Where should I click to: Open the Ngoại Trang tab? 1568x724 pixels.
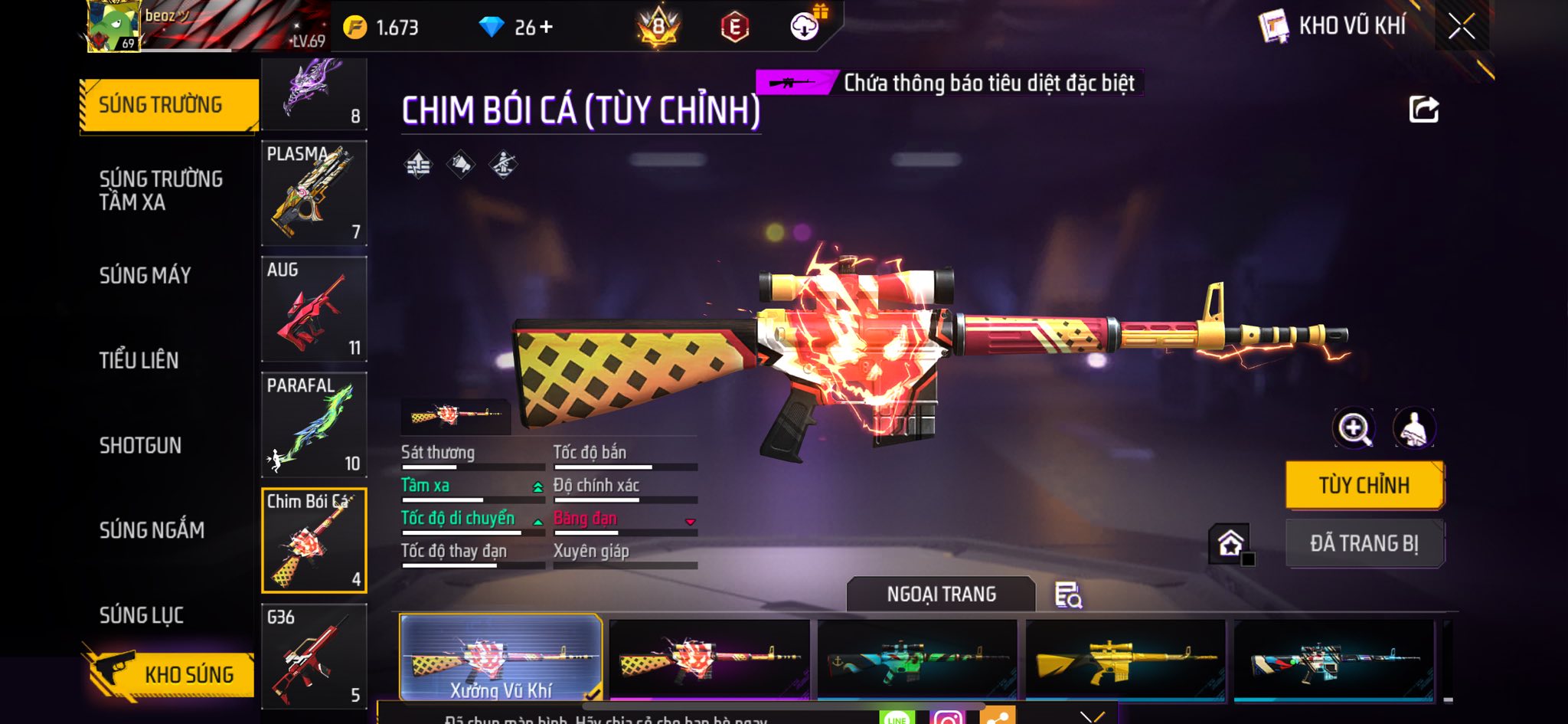point(941,595)
